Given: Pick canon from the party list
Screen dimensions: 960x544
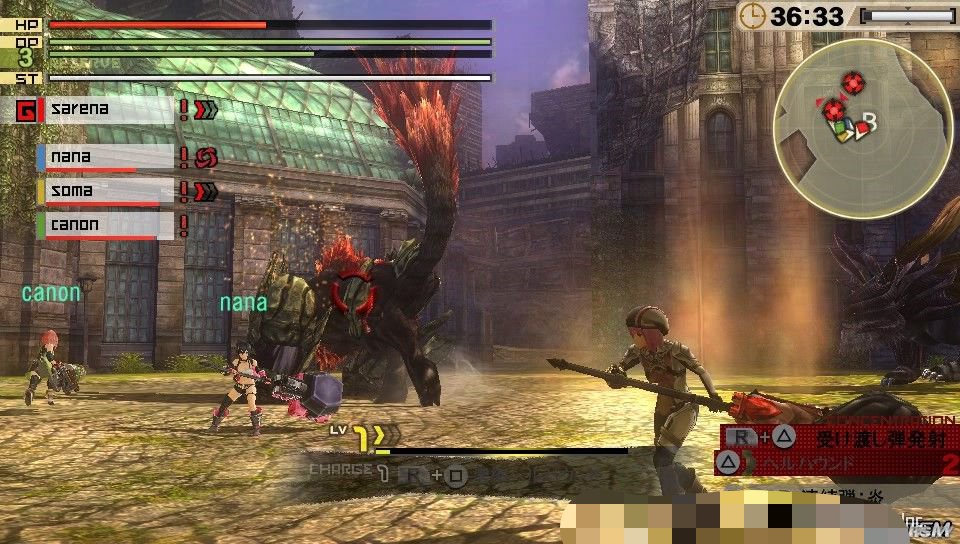Looking at the screenshot, I should pyautogui.click(x=105, y=225).
